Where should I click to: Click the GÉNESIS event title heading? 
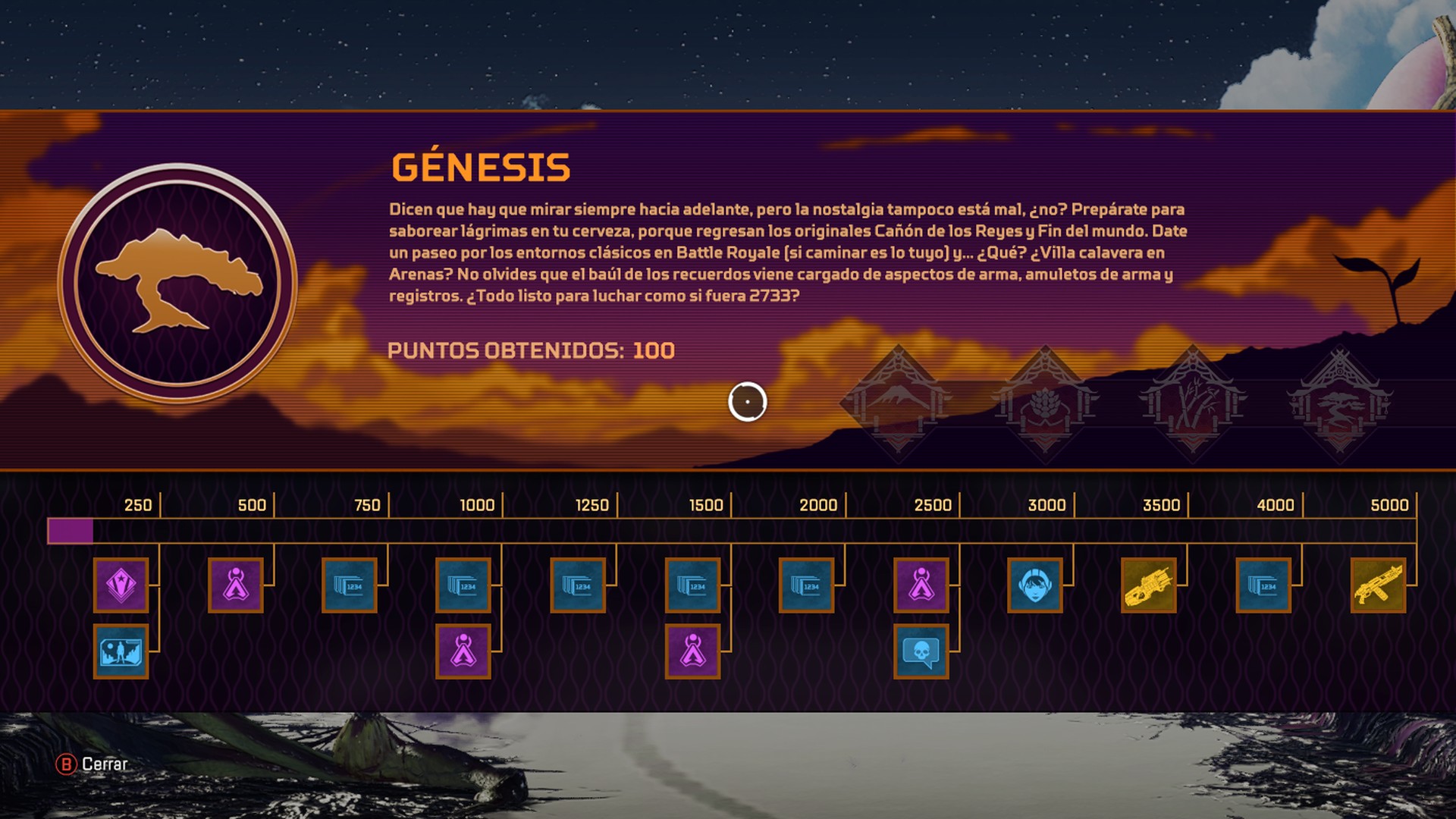[x=478, y=168]
